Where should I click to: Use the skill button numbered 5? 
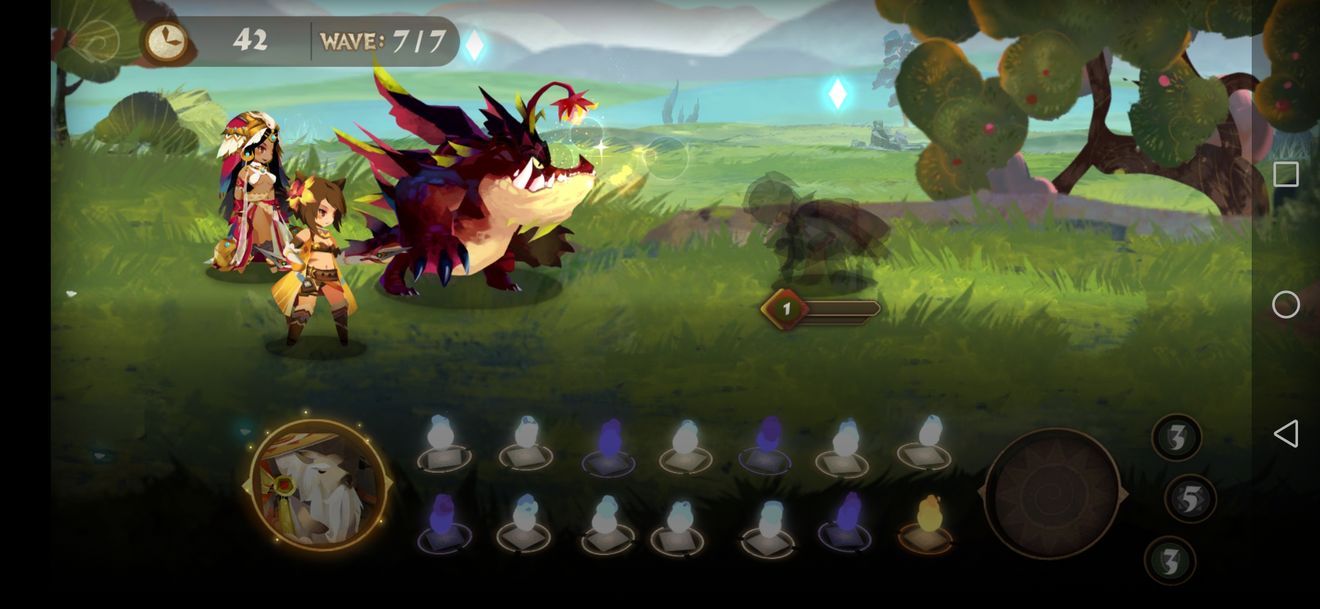tap(1190, 498)
